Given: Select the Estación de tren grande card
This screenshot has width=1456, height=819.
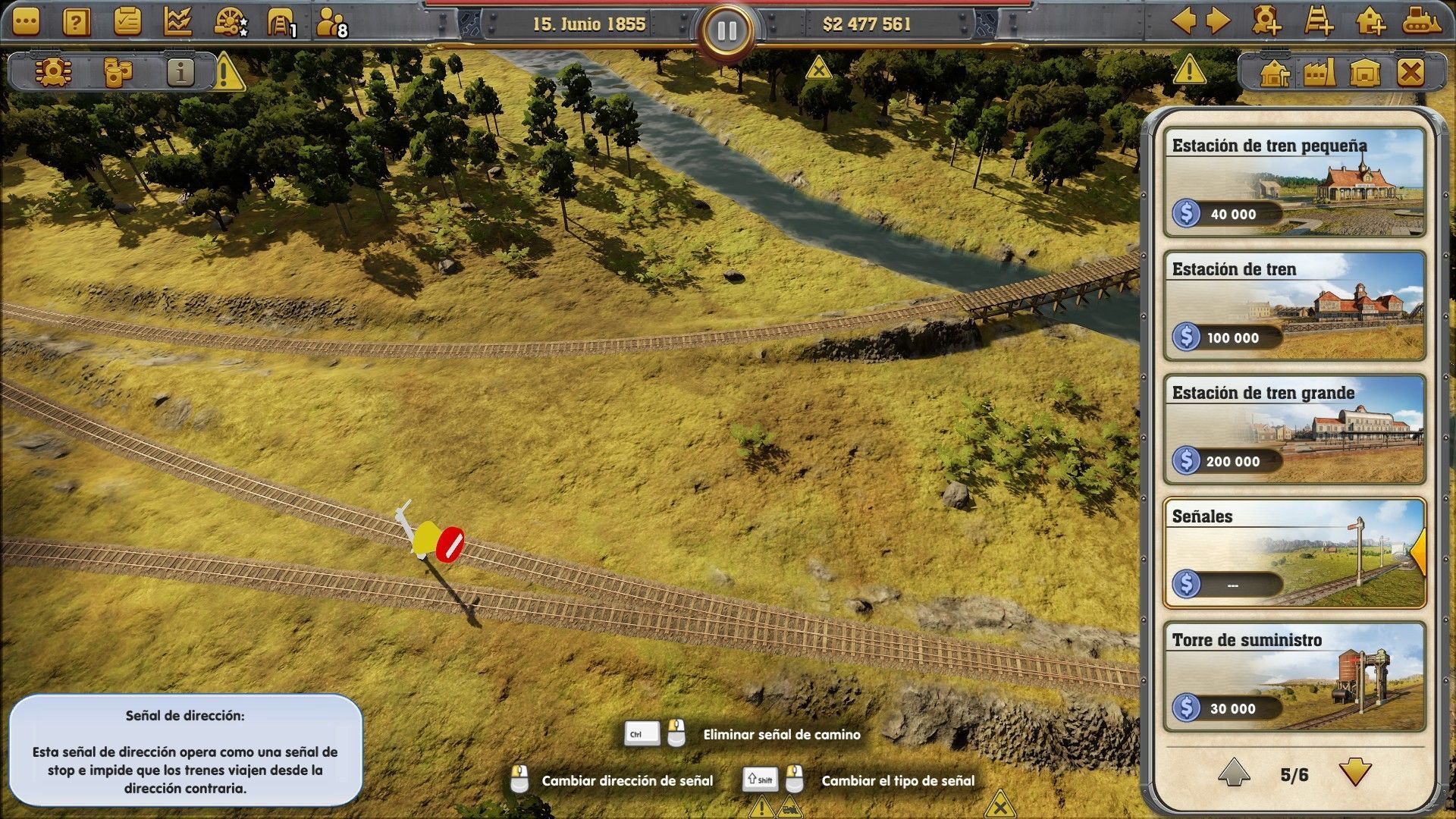Looking at the screenshot, I should coord(1294,430).
